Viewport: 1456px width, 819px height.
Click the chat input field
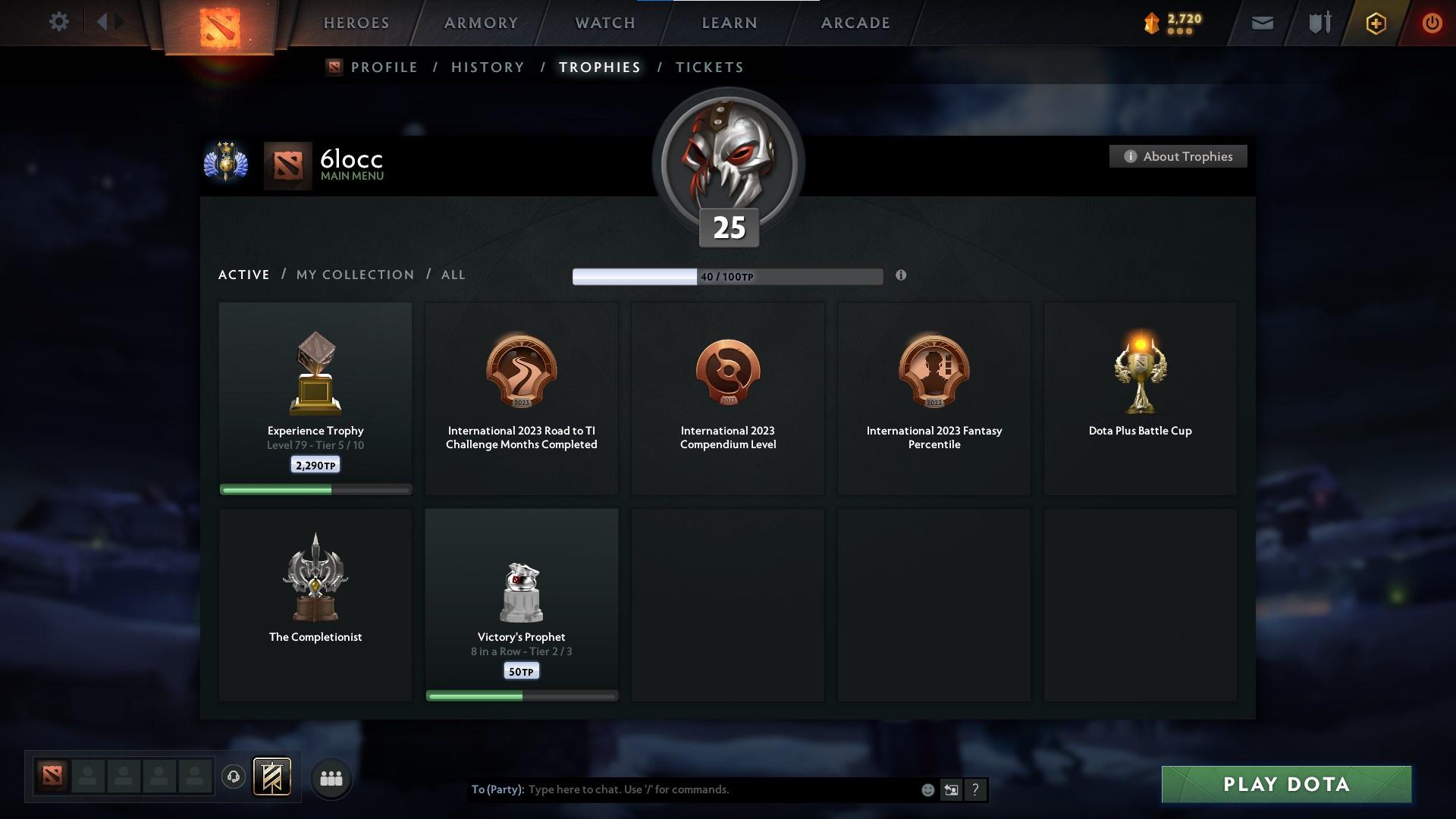[682, 789]
